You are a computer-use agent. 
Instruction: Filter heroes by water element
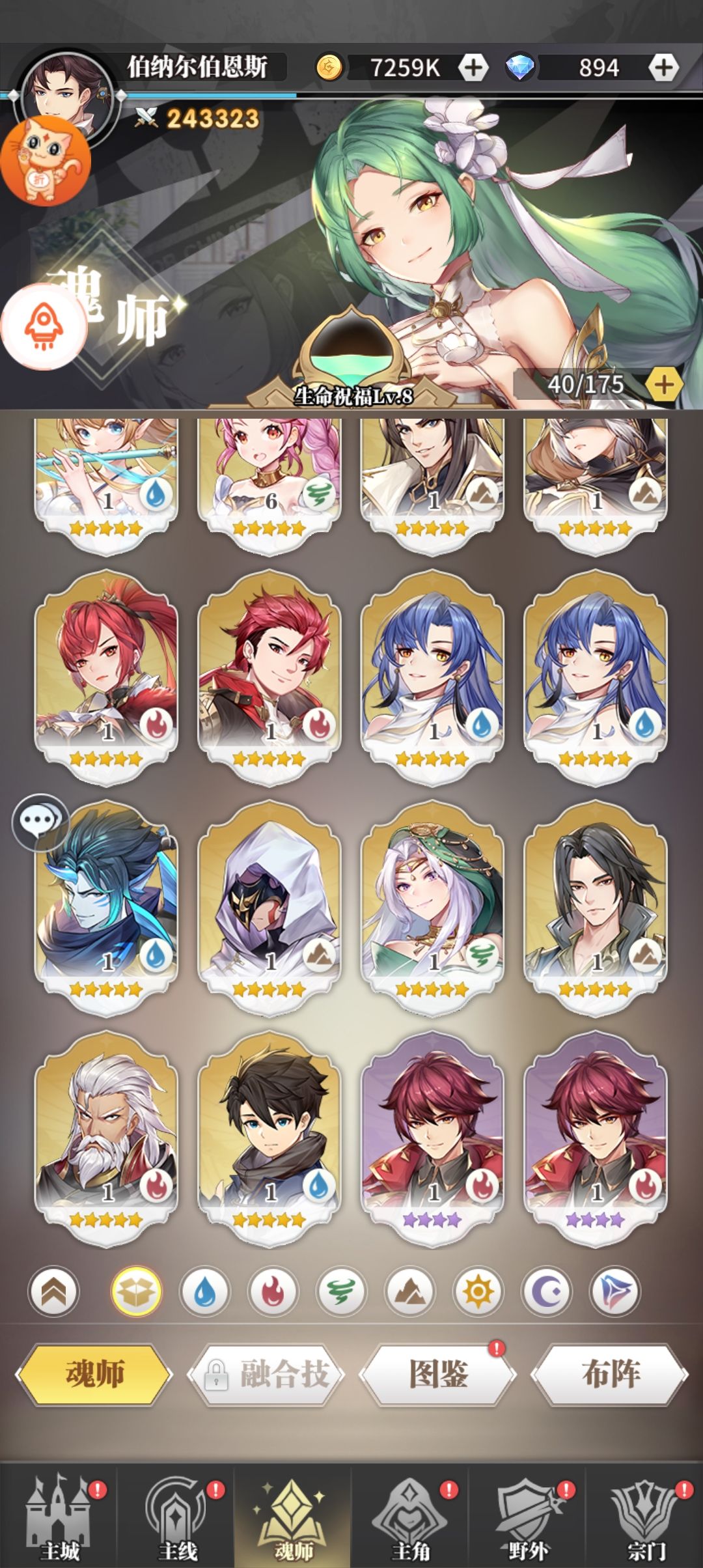pyautogui.click(x=204, y=1292)
